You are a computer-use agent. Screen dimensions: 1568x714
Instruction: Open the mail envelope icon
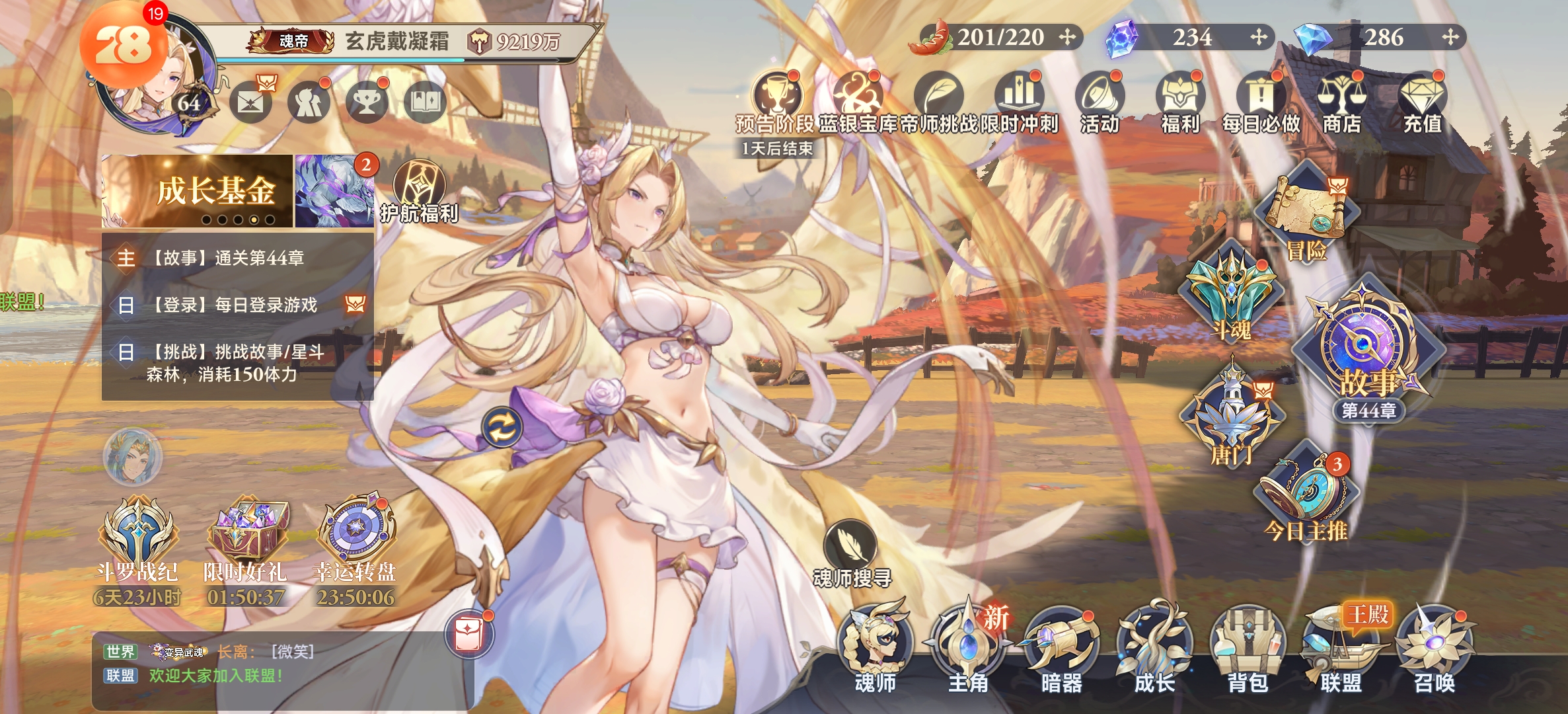pos(251,102)
